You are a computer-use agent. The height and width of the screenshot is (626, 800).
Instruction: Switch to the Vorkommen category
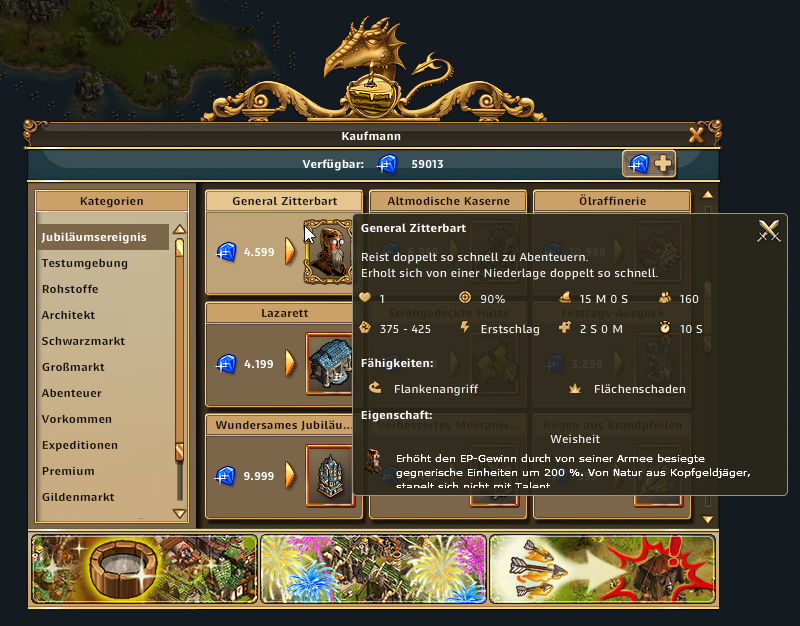(77, 419)
